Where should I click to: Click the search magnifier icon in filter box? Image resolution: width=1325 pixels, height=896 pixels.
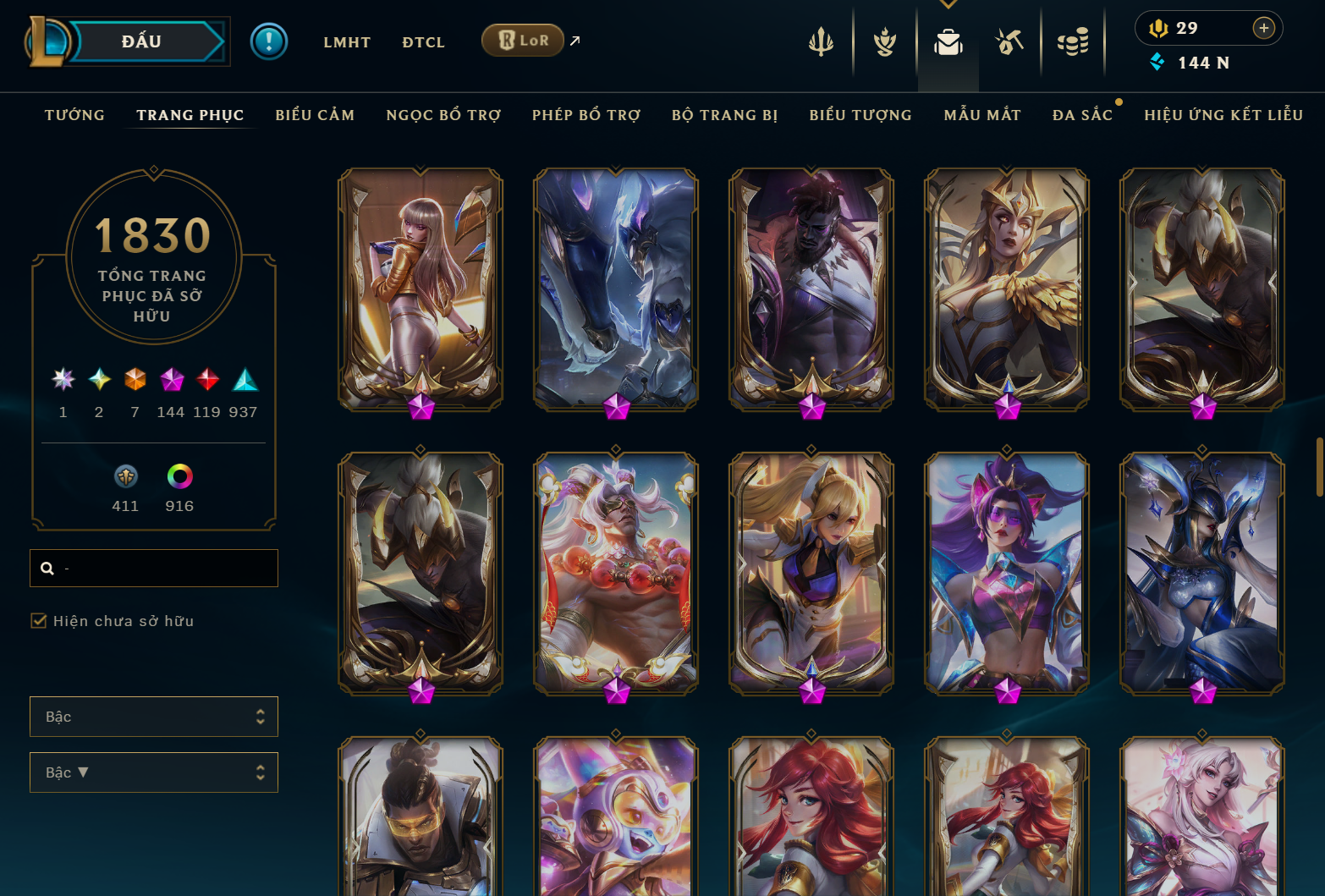(47, 568)
